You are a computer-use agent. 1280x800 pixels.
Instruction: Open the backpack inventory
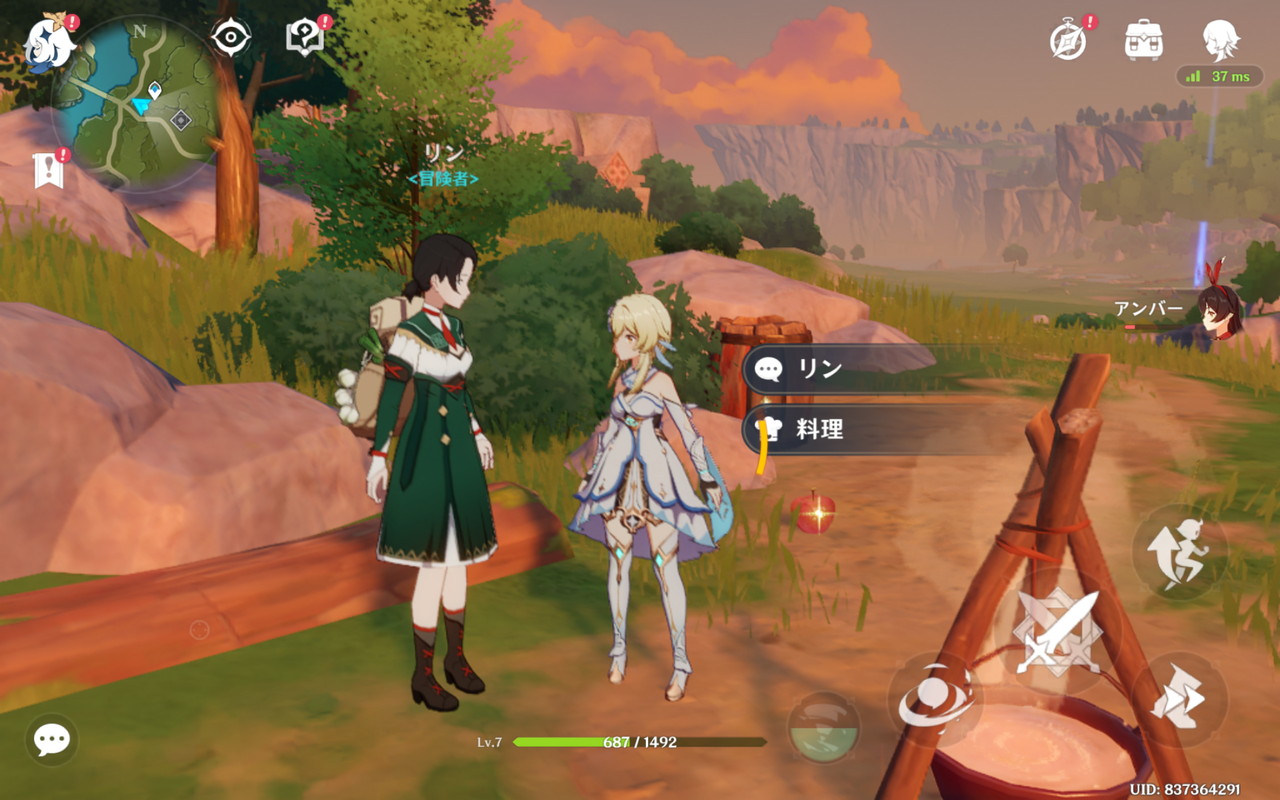pos(1143,40)
